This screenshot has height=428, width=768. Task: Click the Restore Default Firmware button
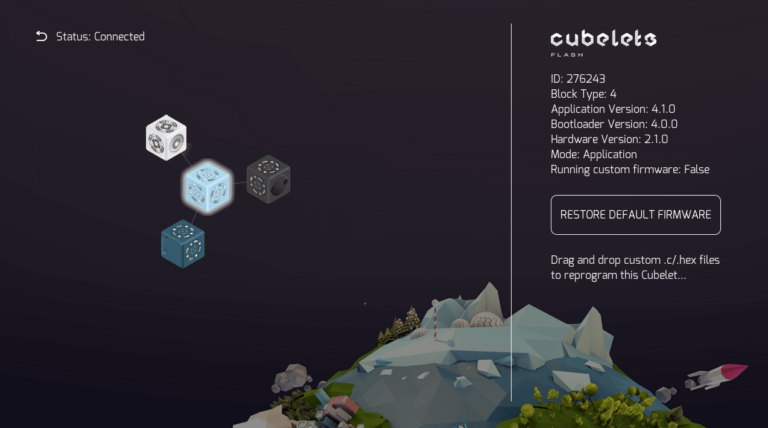point(635,215)
